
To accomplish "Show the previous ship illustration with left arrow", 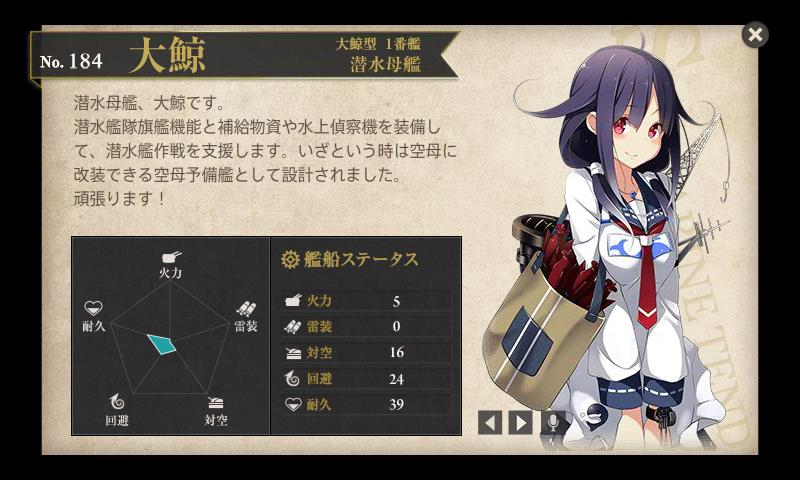I will [490, 422].
